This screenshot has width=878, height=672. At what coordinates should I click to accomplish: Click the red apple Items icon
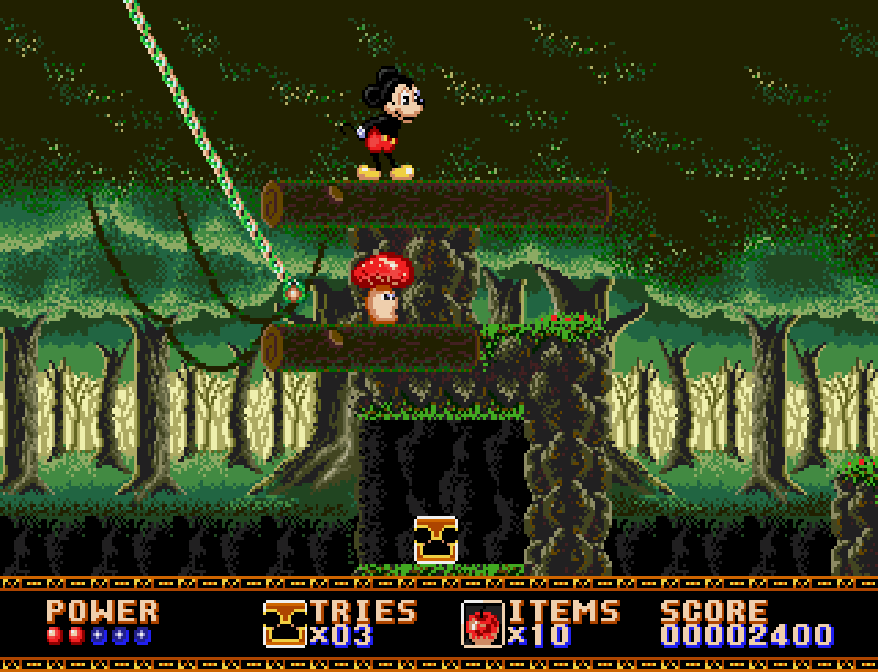click(x=482, y=624)
